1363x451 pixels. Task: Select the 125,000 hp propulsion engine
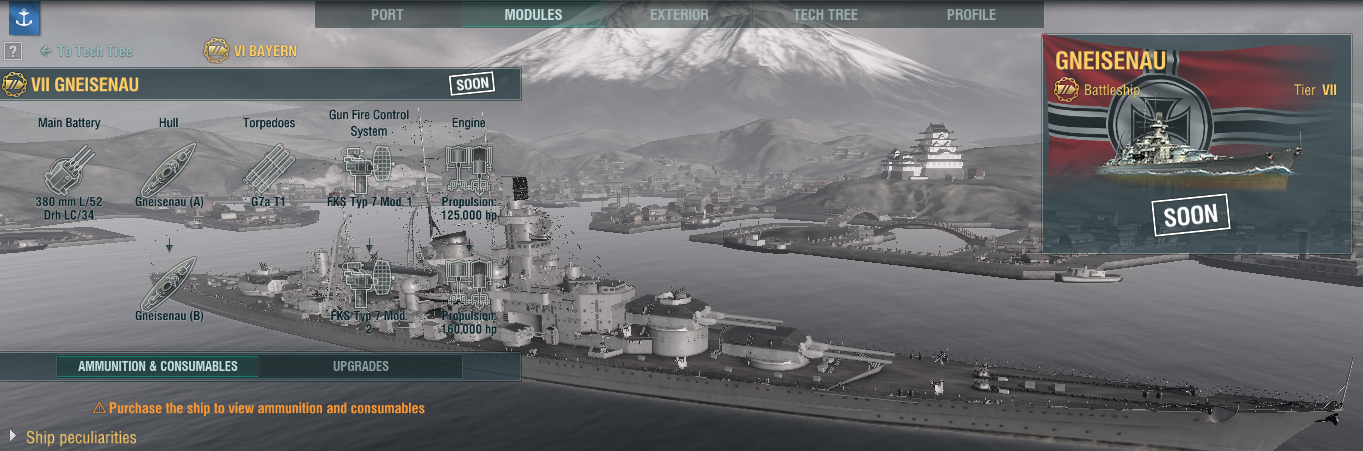point(468,168)
